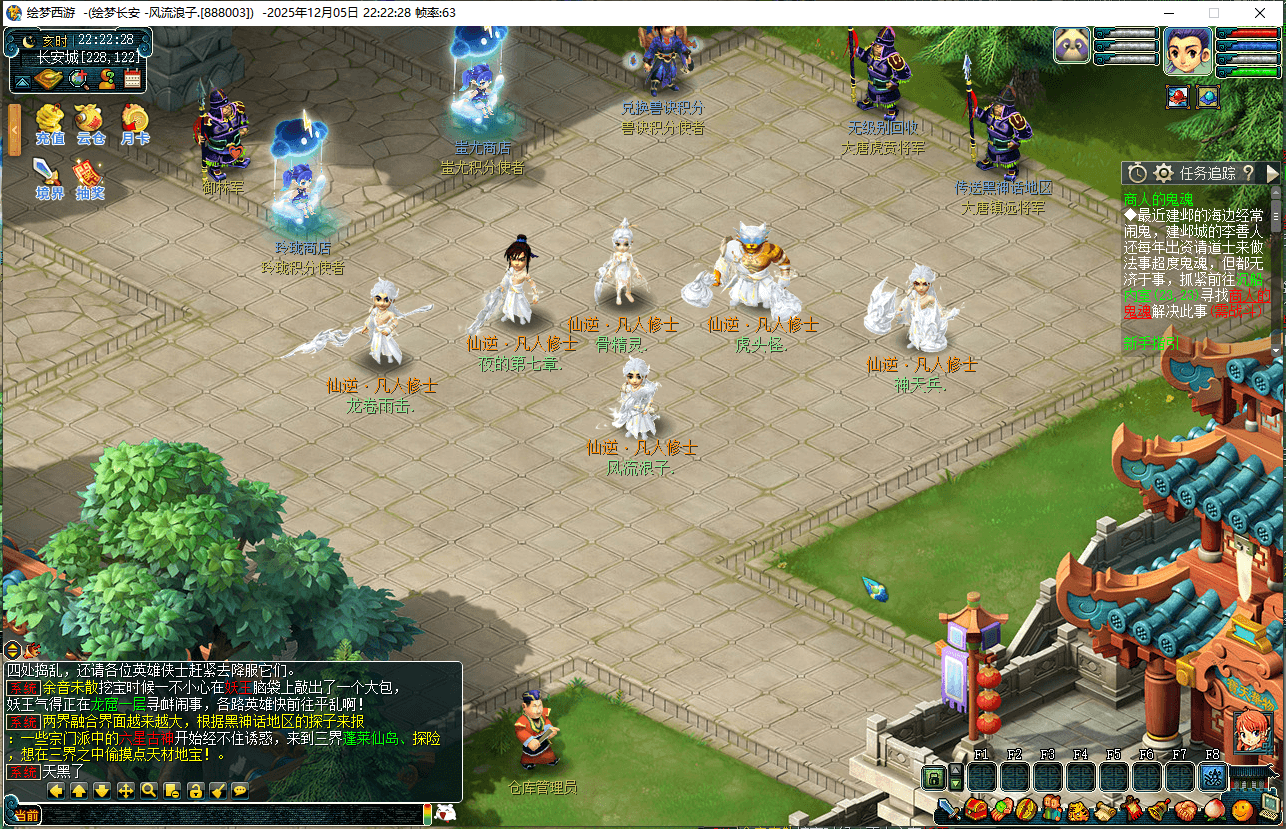Open the 抽奖 lottery icon
Image resolution: width=1286 pixels, height=829 pixels.
[90, 175]
